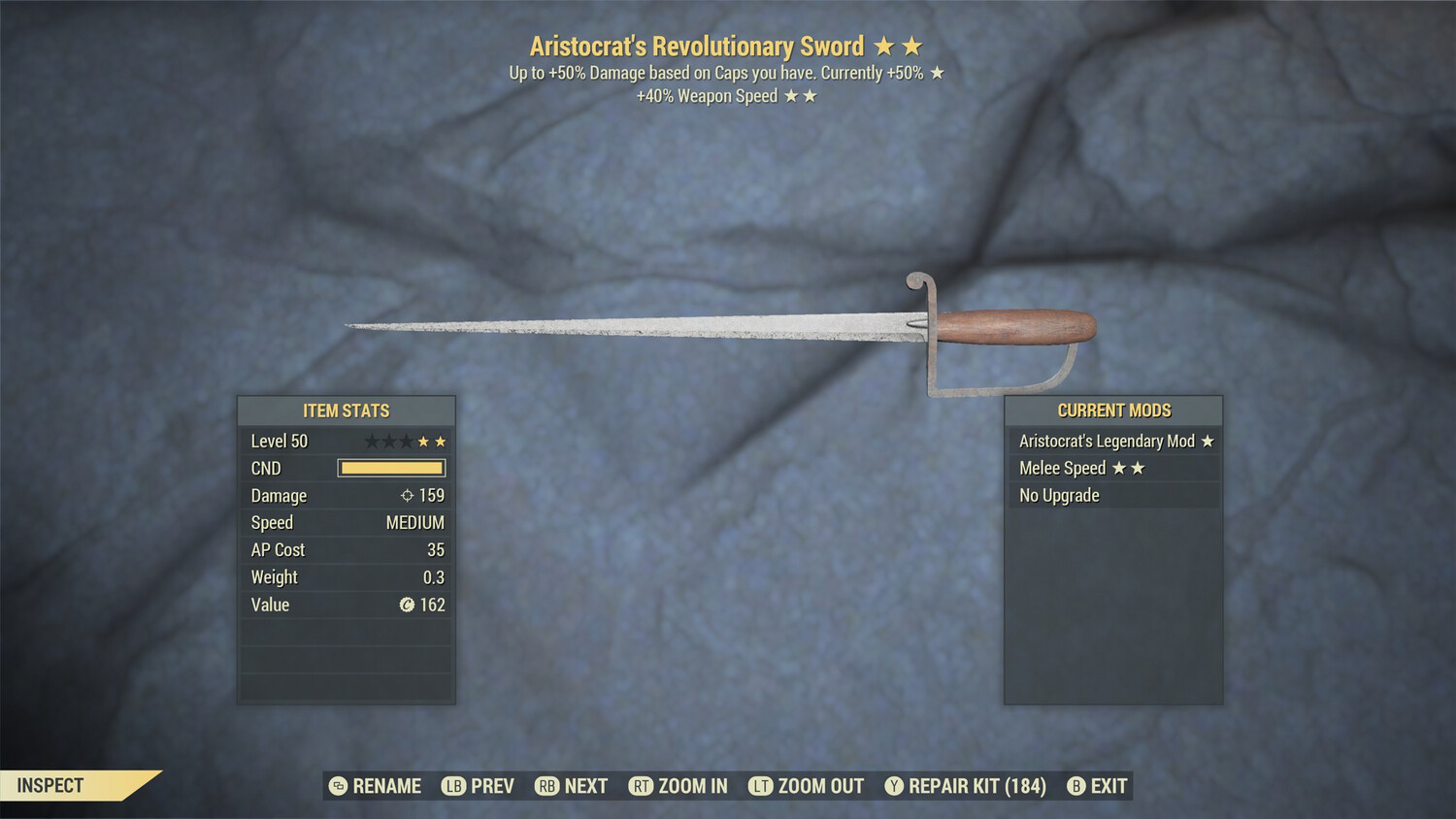1456x819 pixels.
Task: Select the Aristocrat's Legendary Mod row
Action: click(x=1113, y=442)
